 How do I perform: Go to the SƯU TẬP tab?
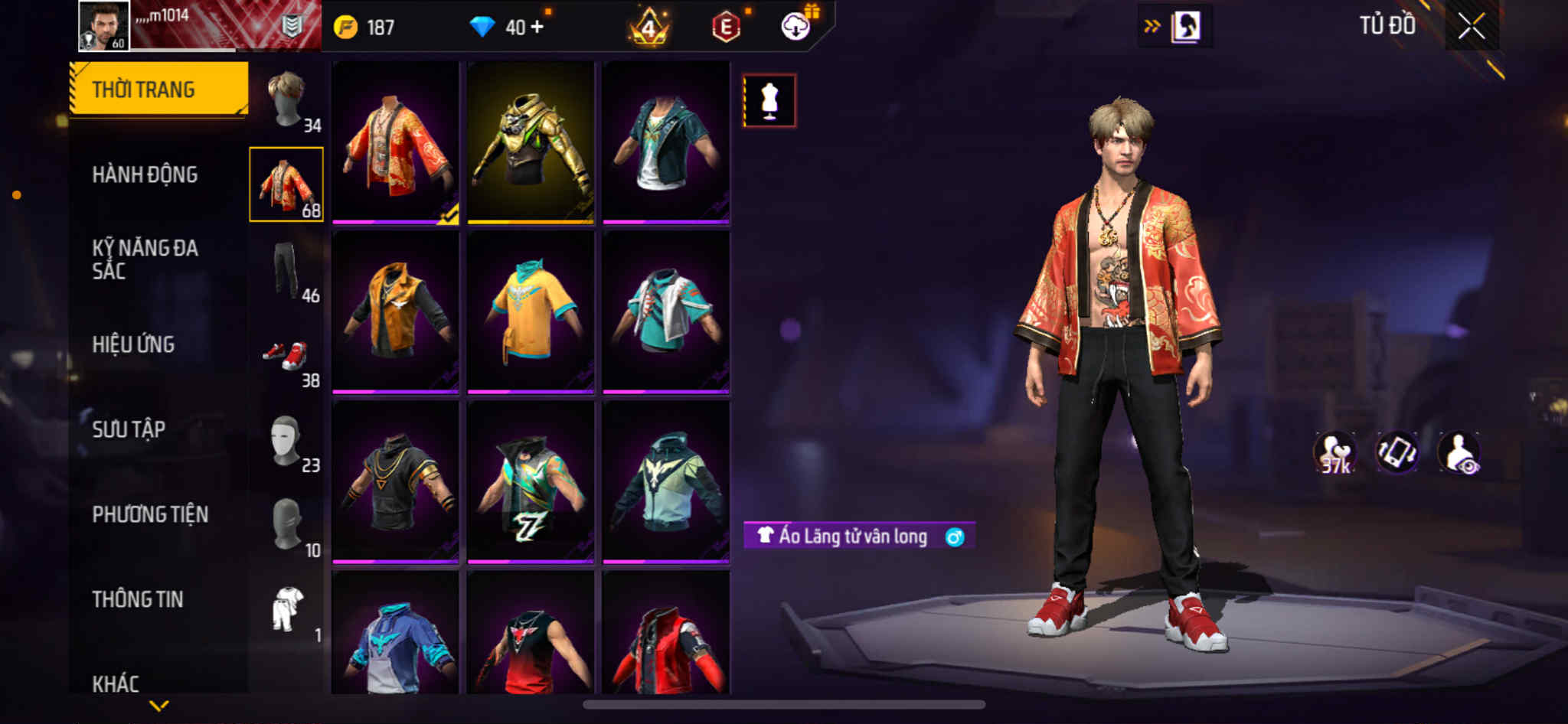[x=129, y=429]
